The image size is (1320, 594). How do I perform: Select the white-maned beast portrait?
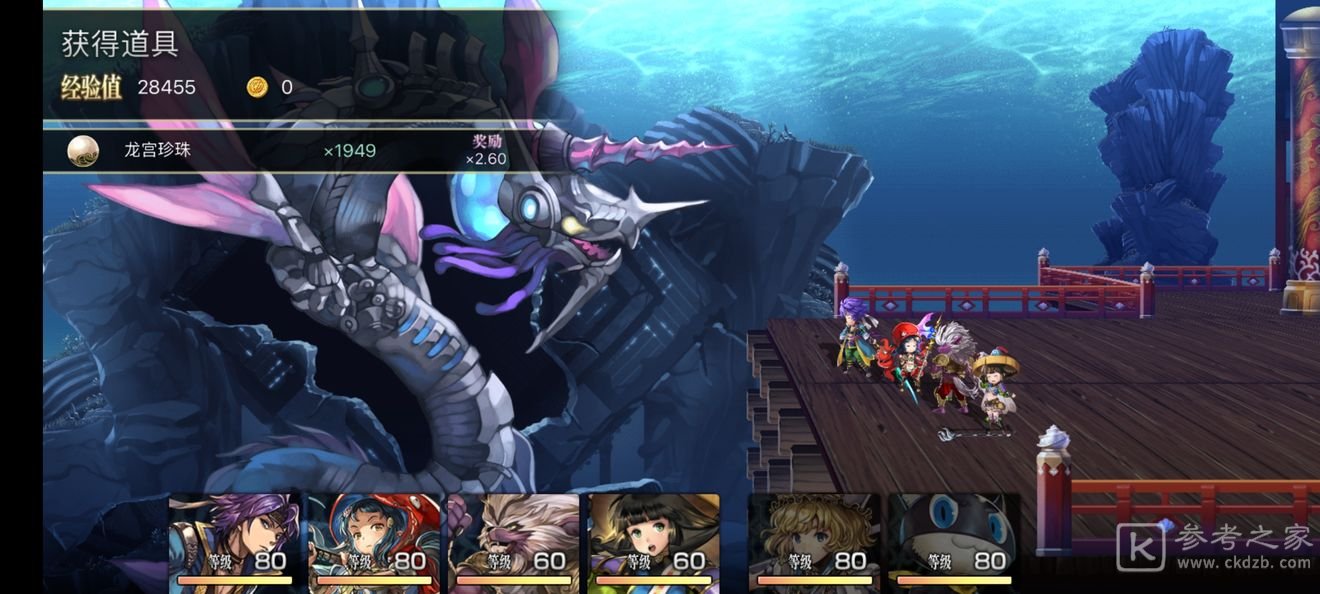[x=514, y=537]
